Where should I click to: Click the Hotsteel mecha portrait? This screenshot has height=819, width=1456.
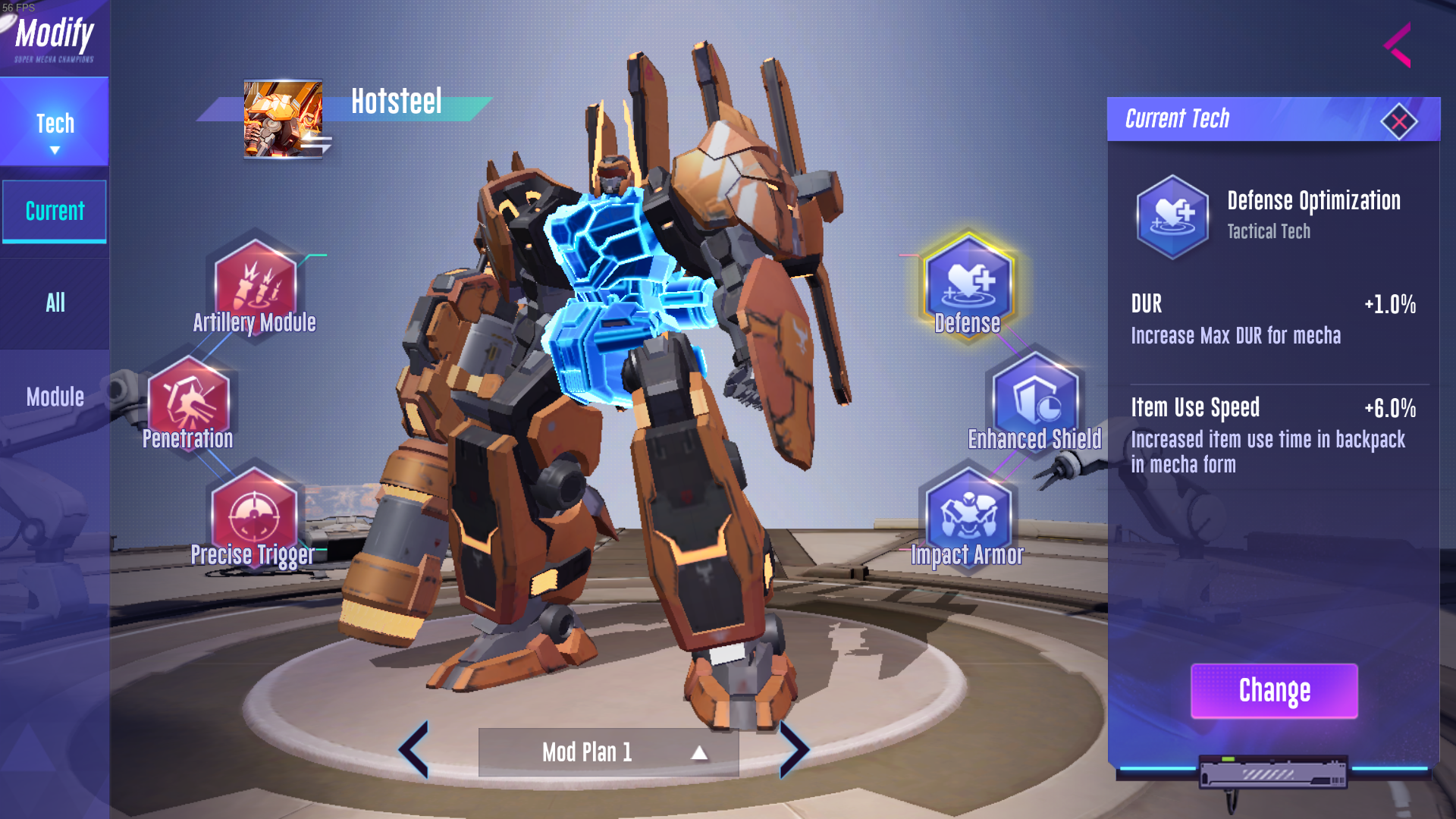(x=284, y=119)
